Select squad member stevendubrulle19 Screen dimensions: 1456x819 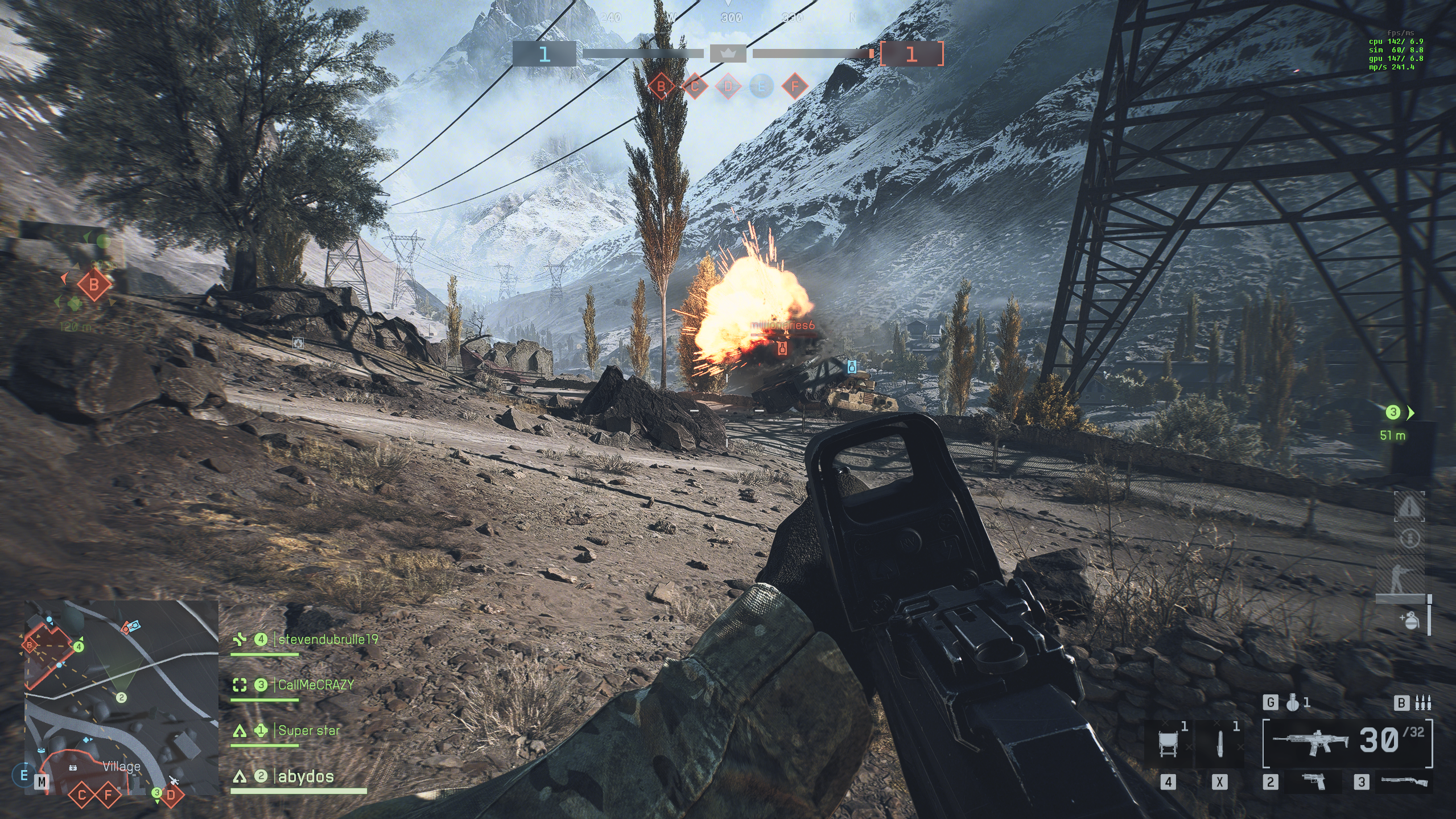point(328,640)
